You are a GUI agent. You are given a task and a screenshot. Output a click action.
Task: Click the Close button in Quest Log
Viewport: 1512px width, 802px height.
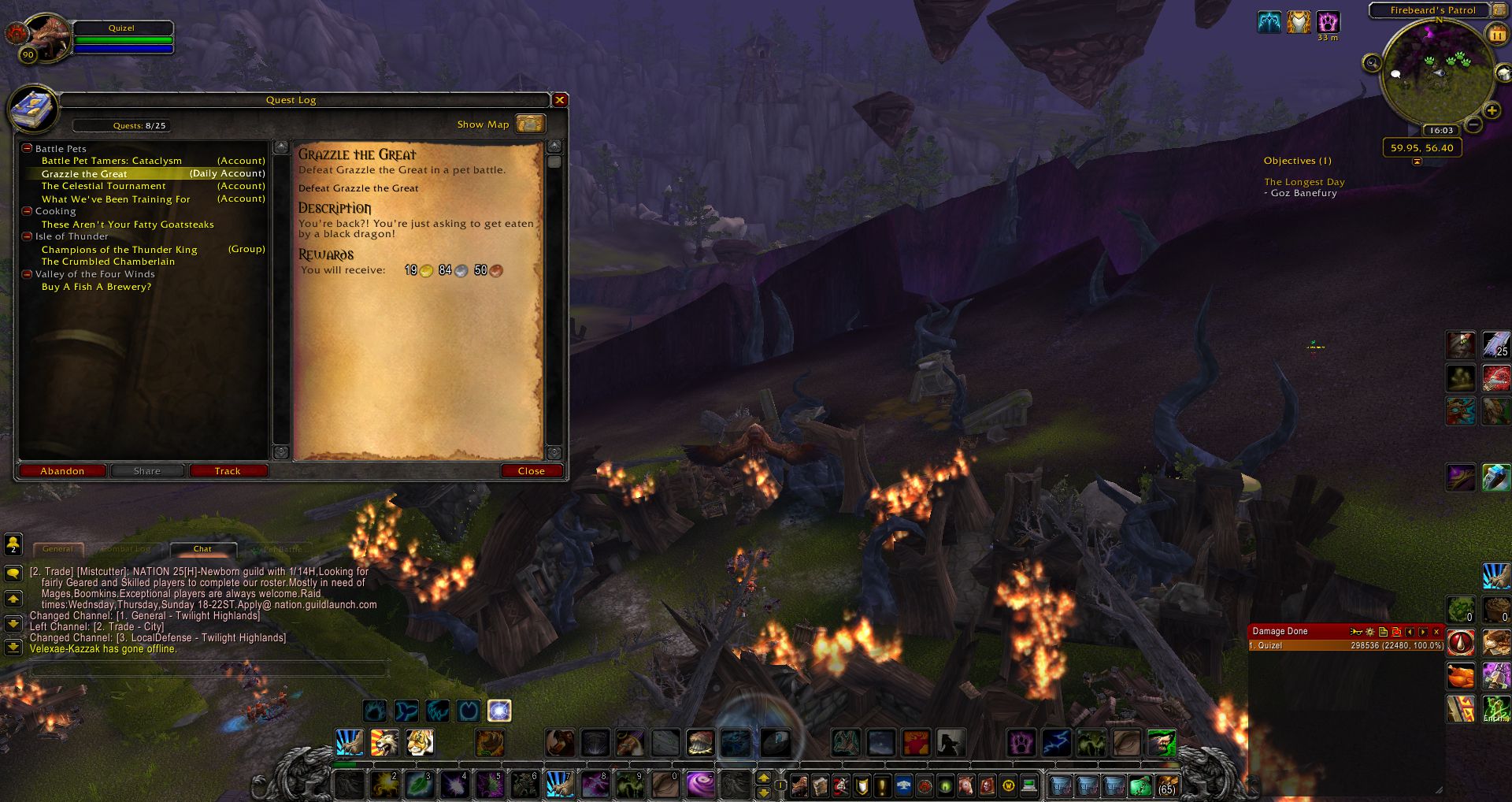click(x=532, y=471)
